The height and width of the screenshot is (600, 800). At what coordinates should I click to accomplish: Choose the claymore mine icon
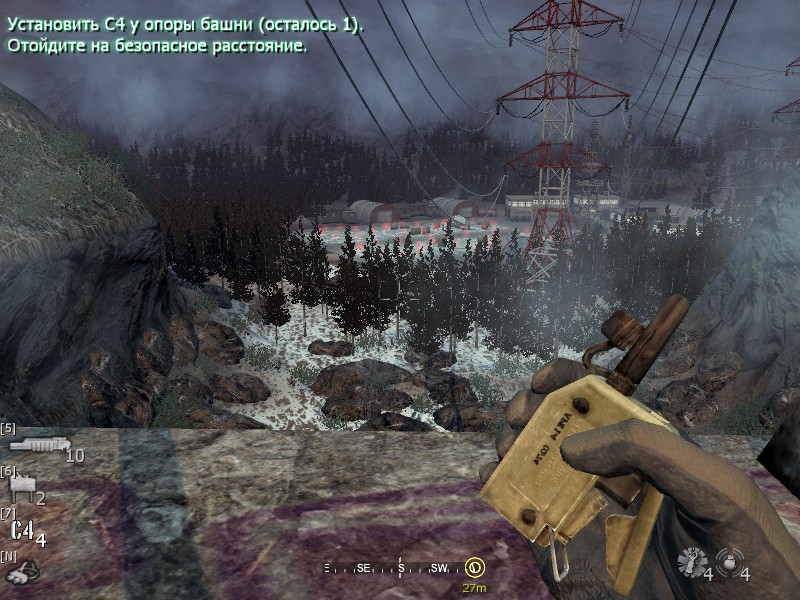[x=21, y=489]
